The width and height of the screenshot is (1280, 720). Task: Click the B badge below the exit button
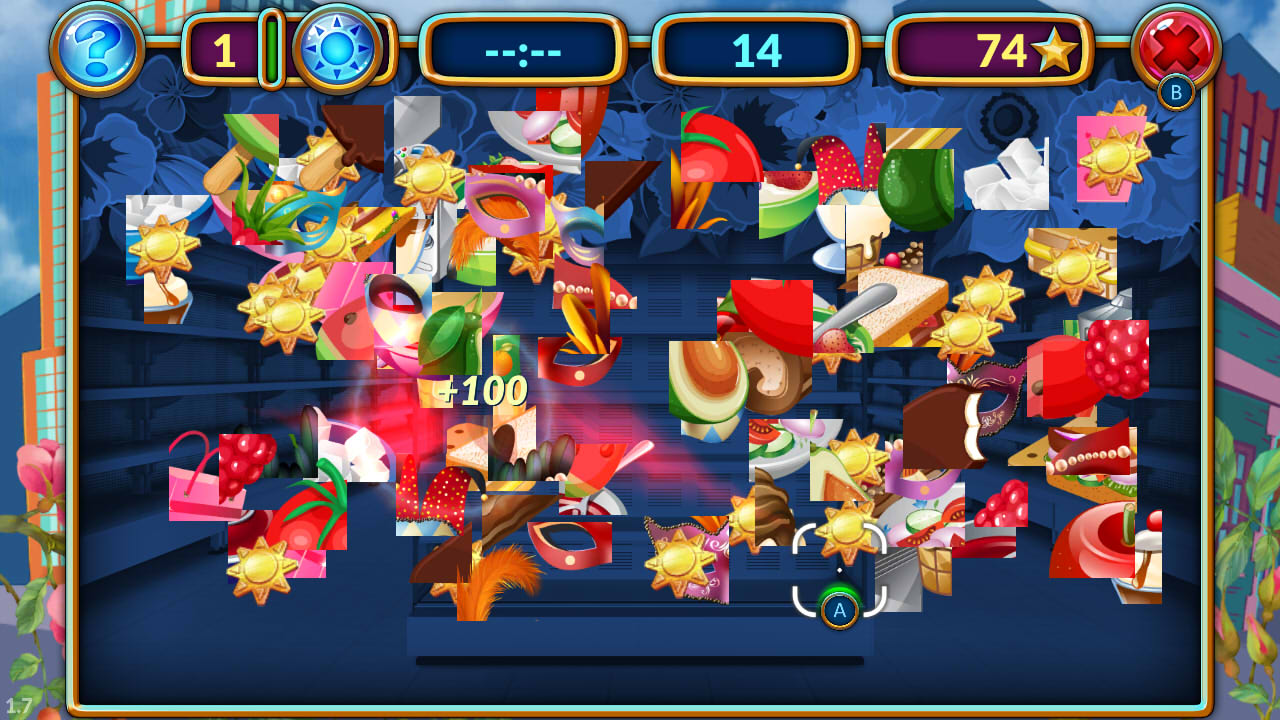(x=1175, y=90)
